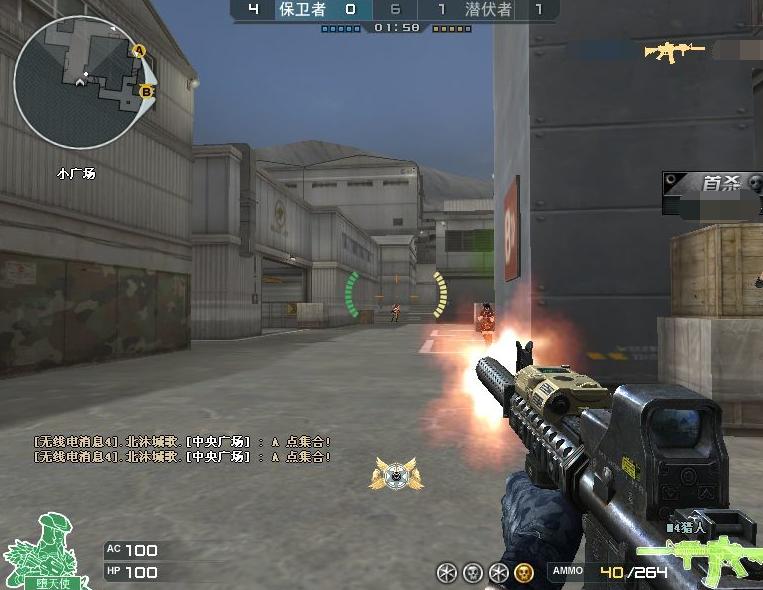The width and height of the screenshot is (763, 590).
Task: Select the B bomb site marker
Action: coord(146,92)
